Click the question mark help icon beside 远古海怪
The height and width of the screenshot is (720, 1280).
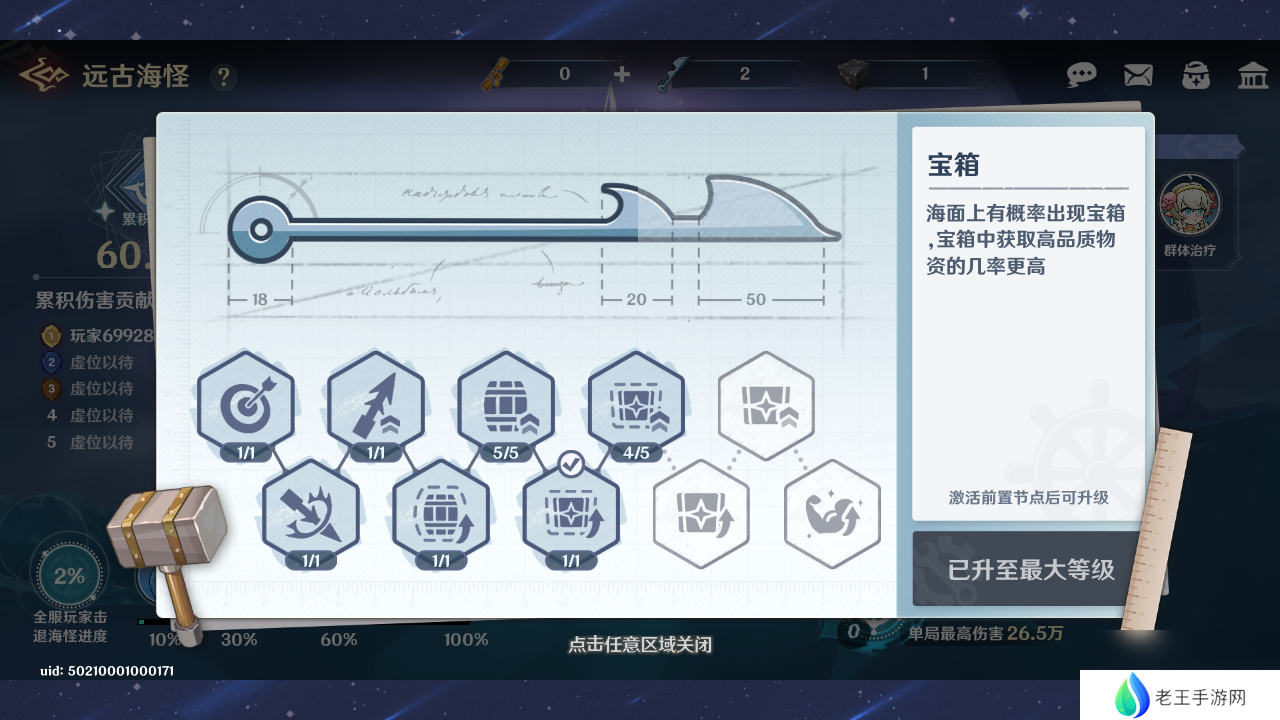coord(223,77)
